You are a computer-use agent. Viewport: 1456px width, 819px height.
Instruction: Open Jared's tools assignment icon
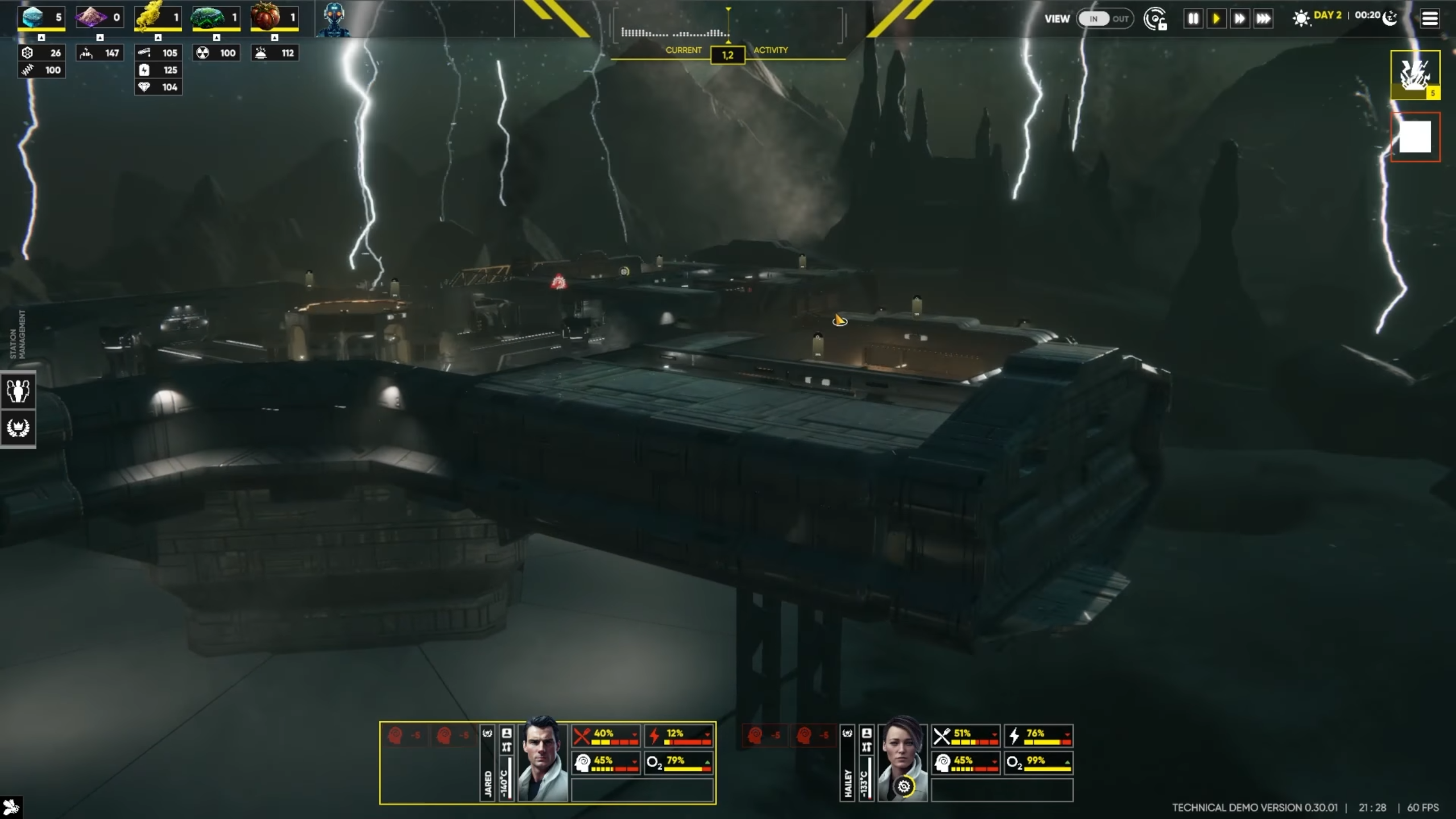[x=507, y=747]
